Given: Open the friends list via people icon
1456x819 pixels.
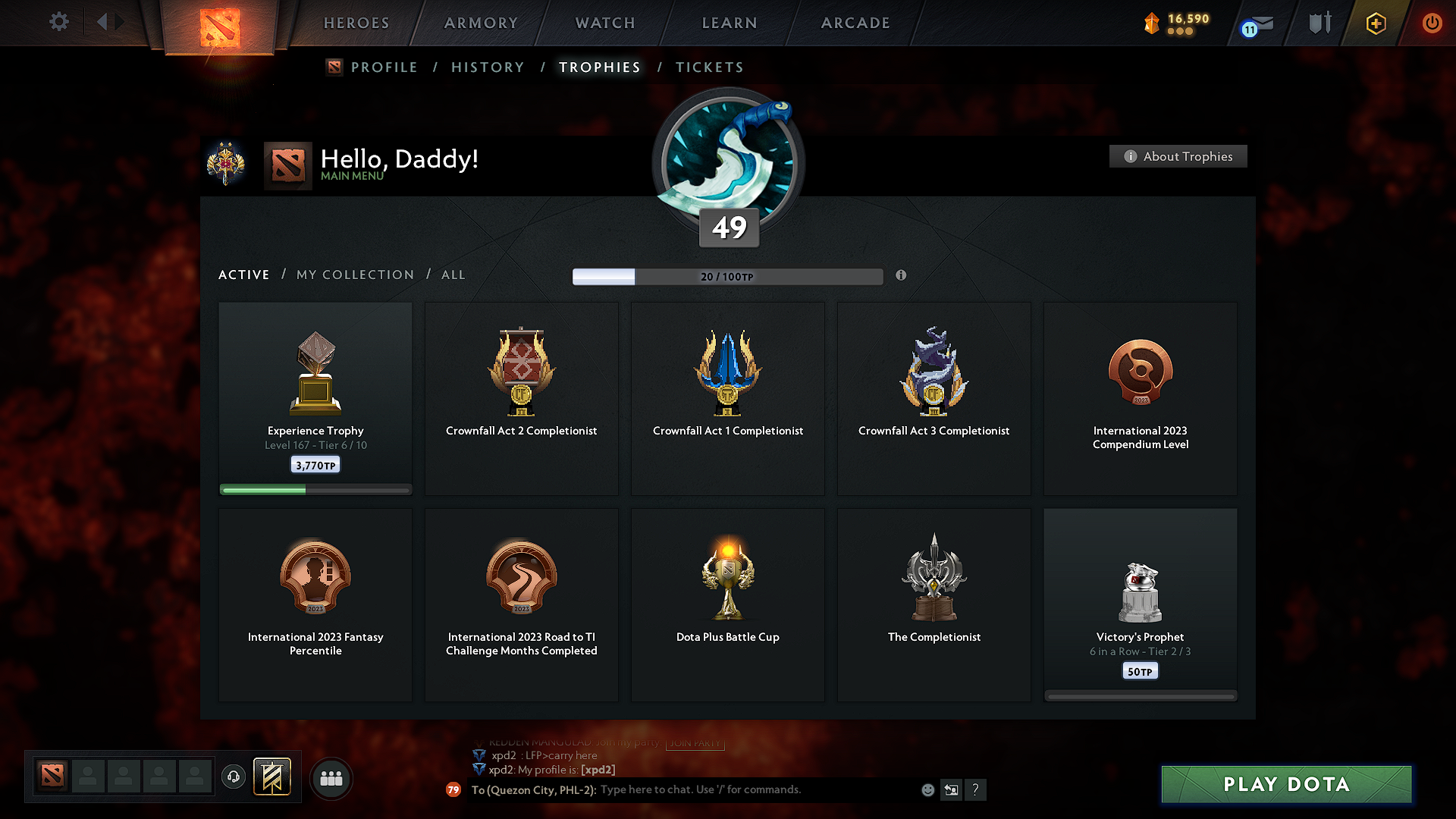Looking at the screenshot, I should (x=331, y=778).
